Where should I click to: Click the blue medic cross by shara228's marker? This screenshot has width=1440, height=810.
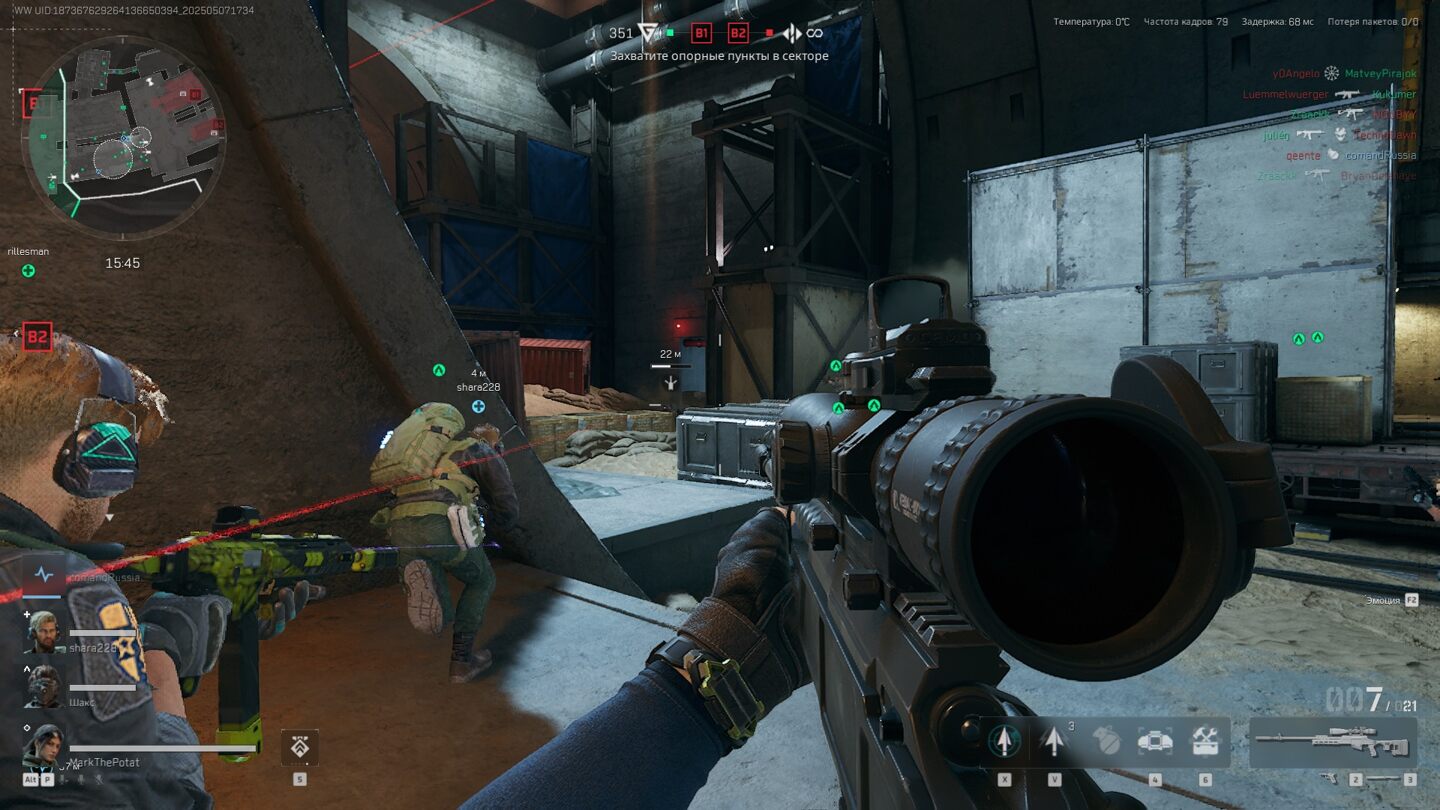[x=478, y=406]
